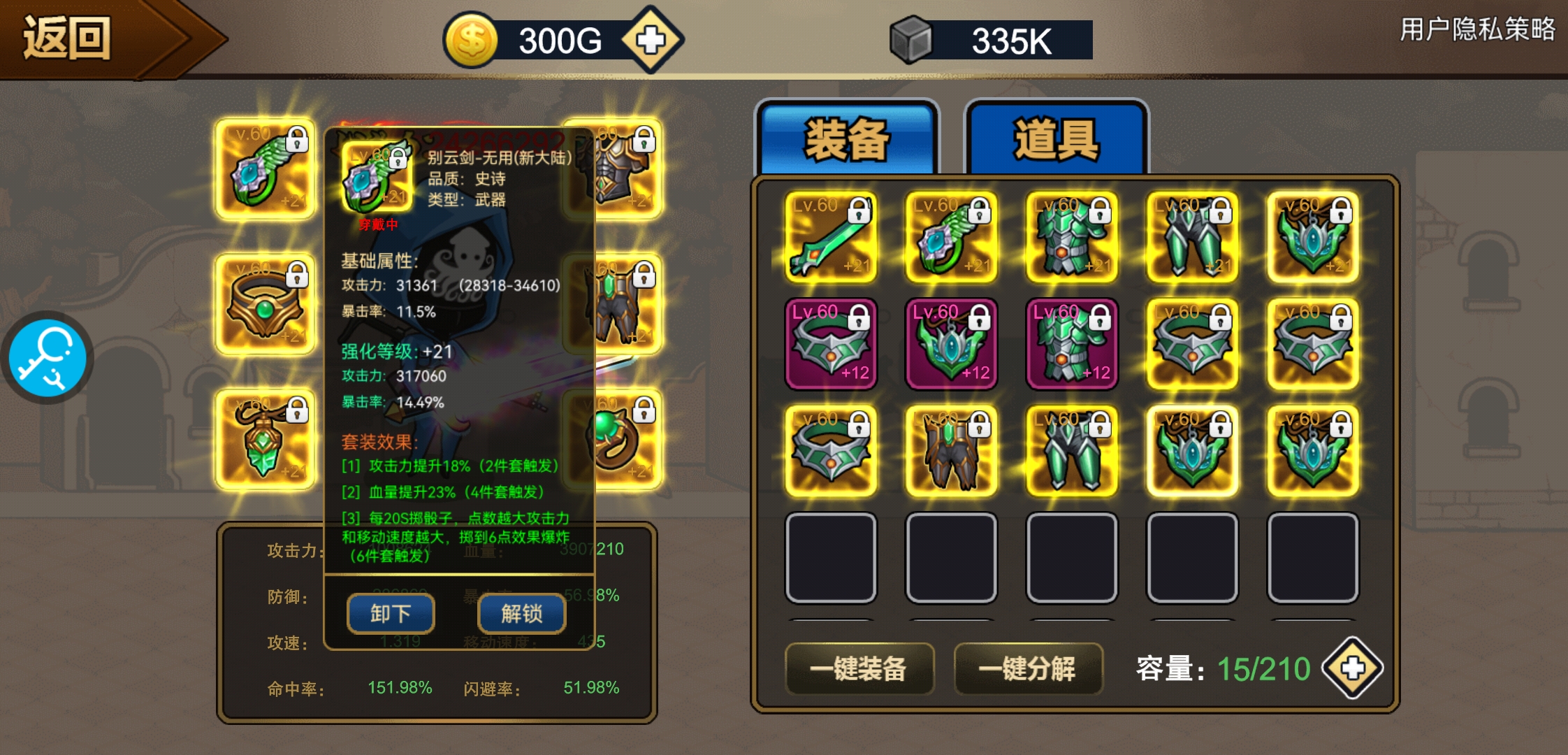Select the purple +12 green amulet item
The image size is (1568, 755).
click(x=951, y=344)
